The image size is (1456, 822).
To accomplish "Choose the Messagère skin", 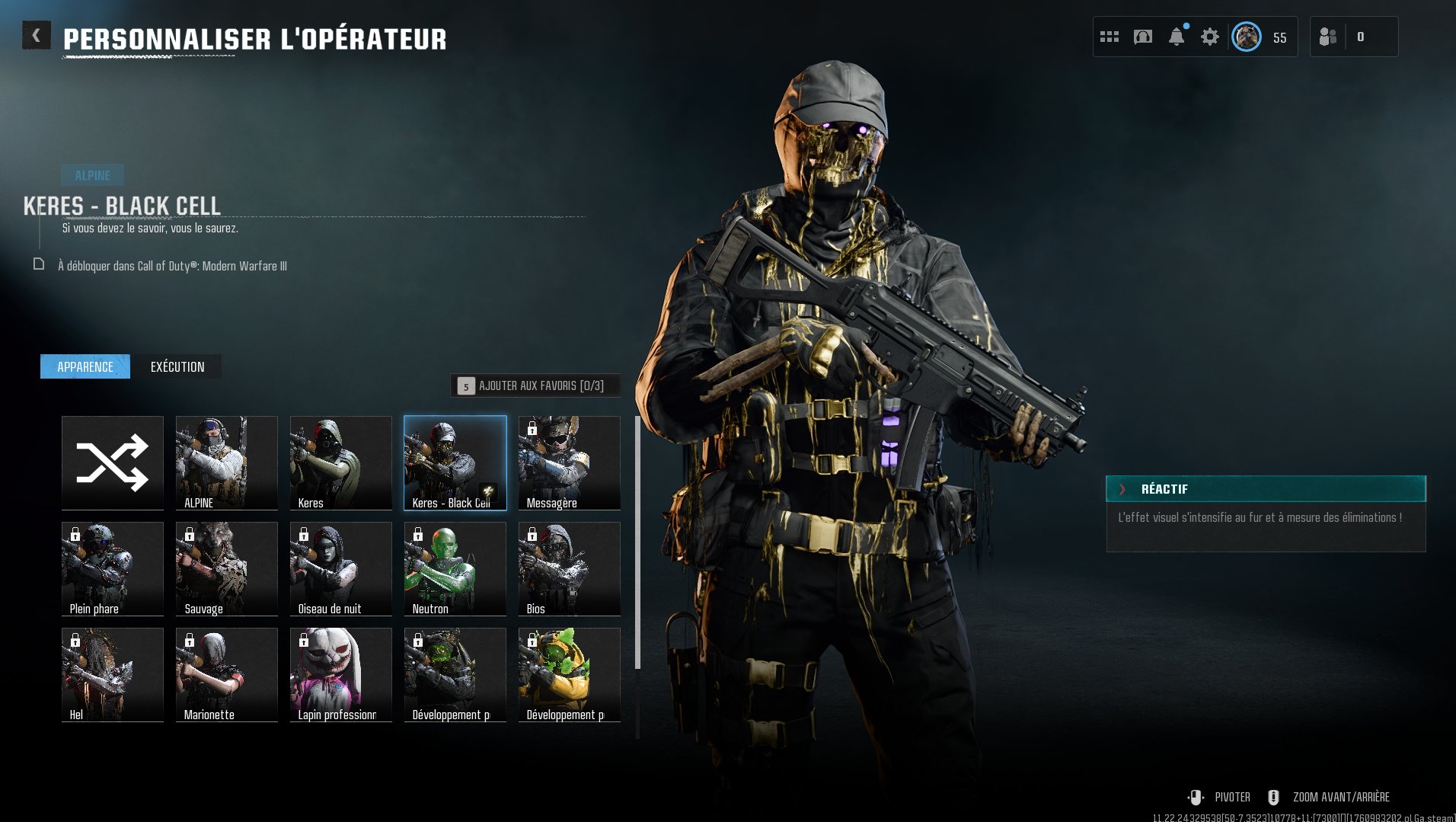I will click(569, 462).
